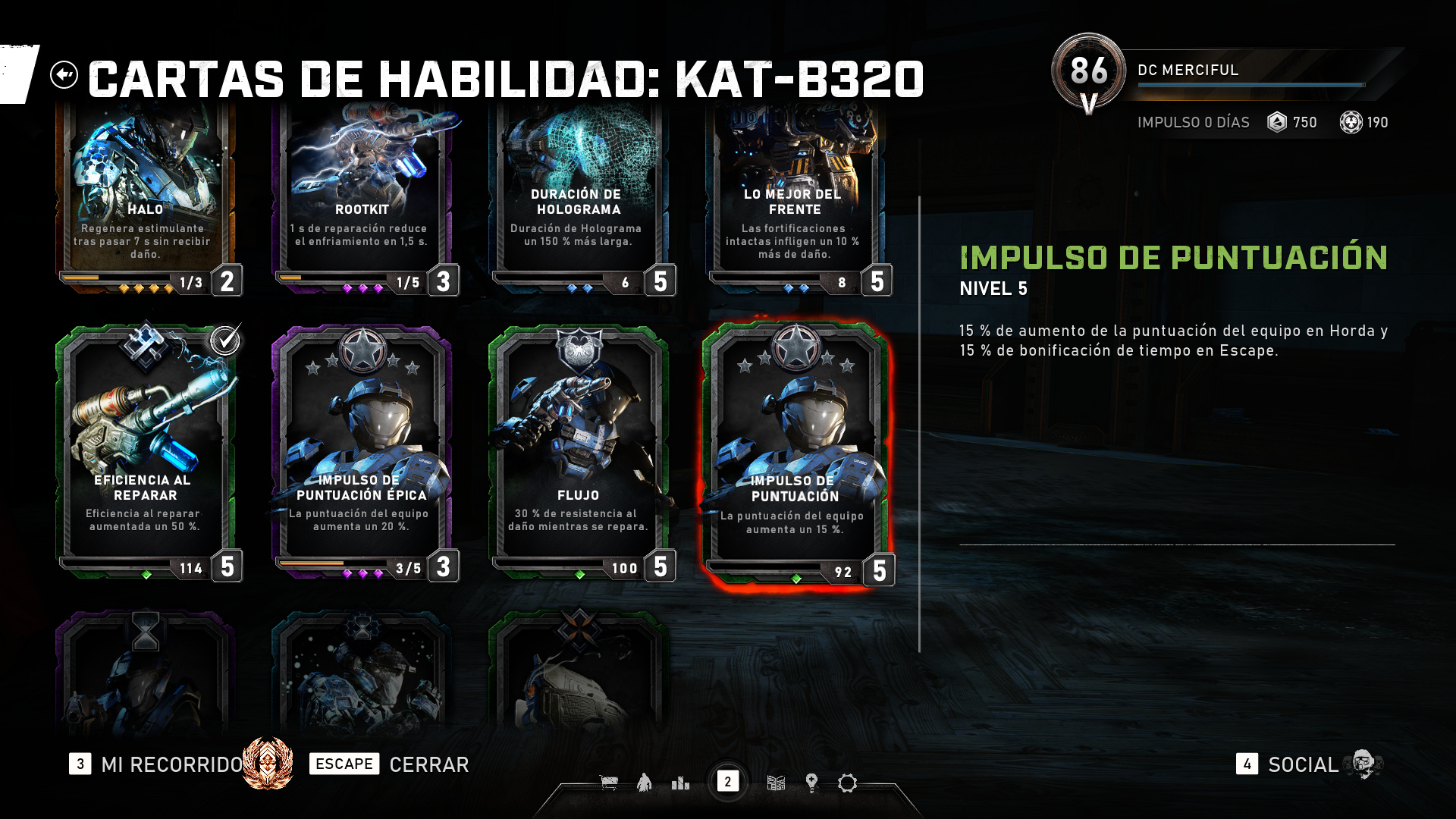Click the highlighted Impulso de Puntuación card
The height and width of the screenshot is (819, 1456).
coord(795,453)
